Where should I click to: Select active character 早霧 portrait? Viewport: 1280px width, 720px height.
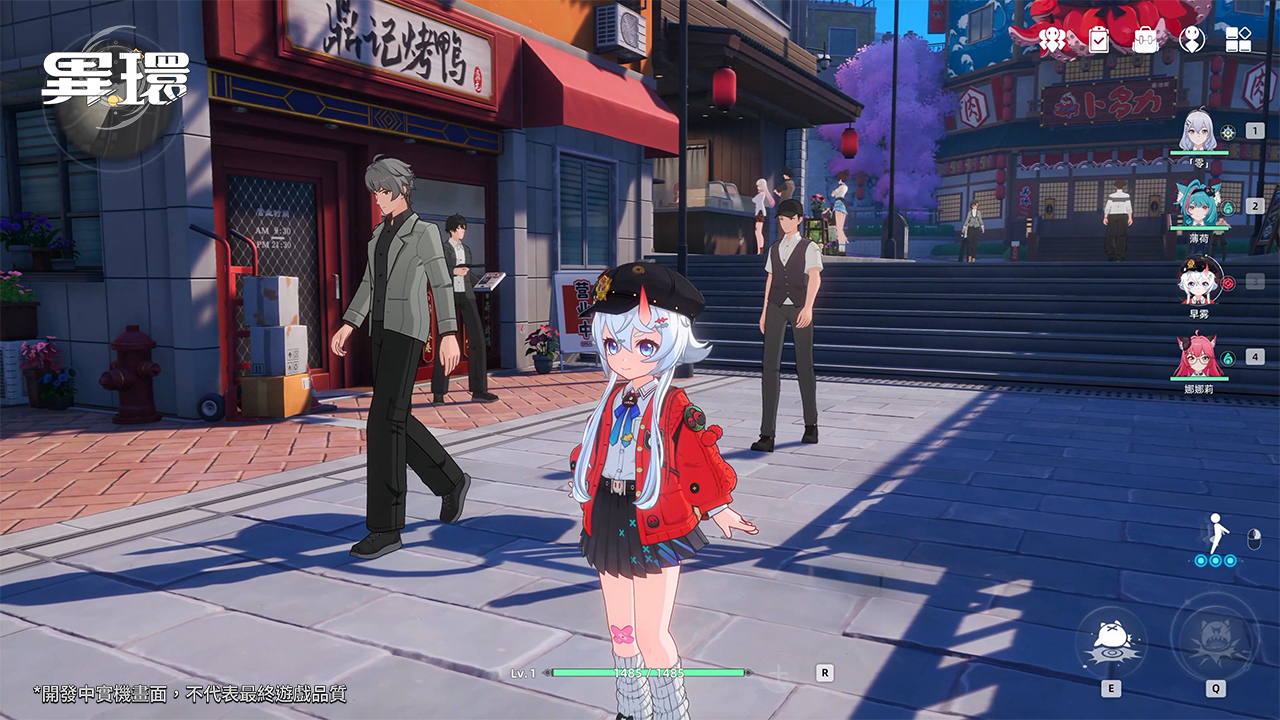(1198, 281)
